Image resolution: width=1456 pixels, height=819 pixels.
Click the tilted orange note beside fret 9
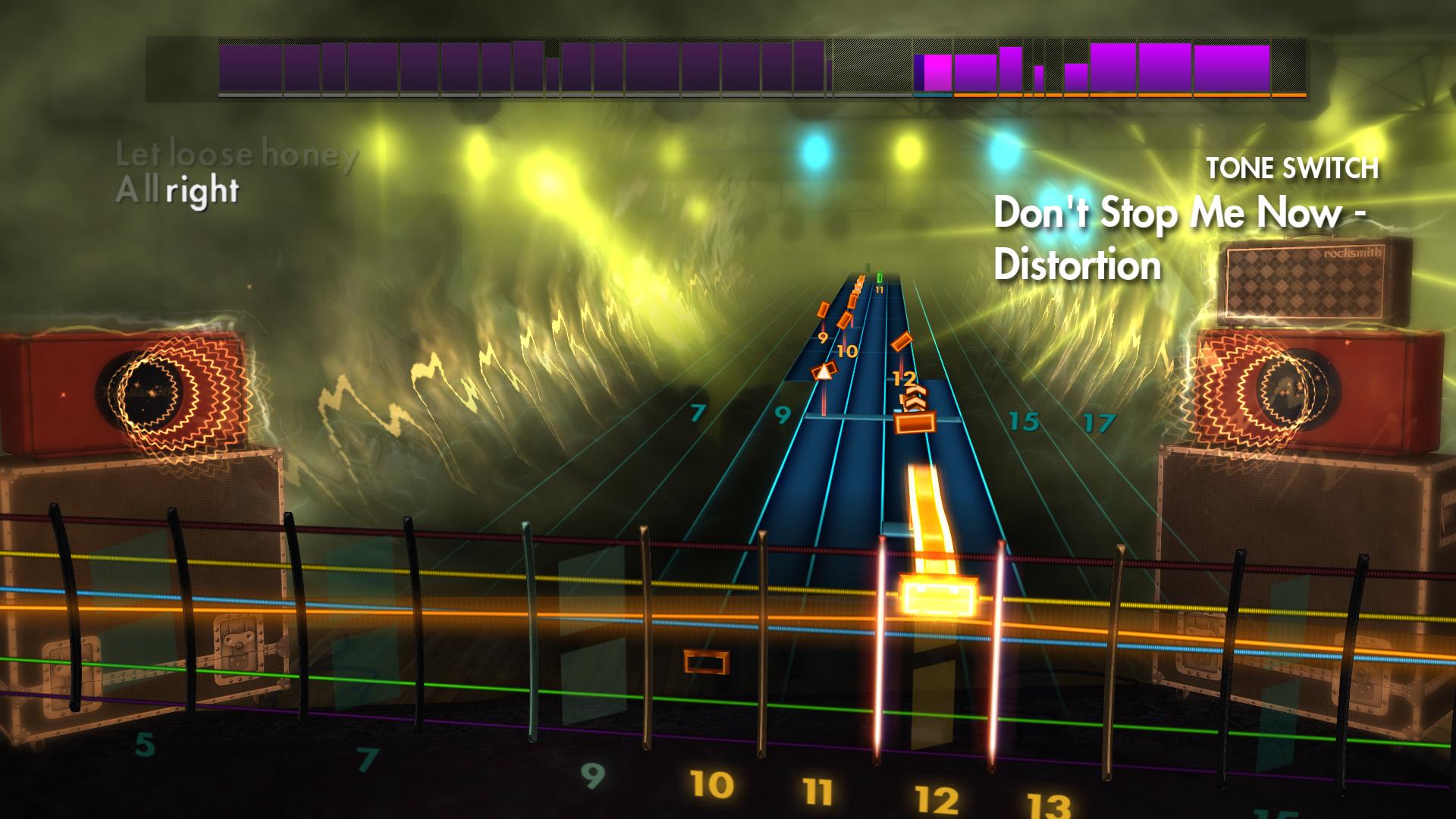pyautogui.click(x=824, y=309)
